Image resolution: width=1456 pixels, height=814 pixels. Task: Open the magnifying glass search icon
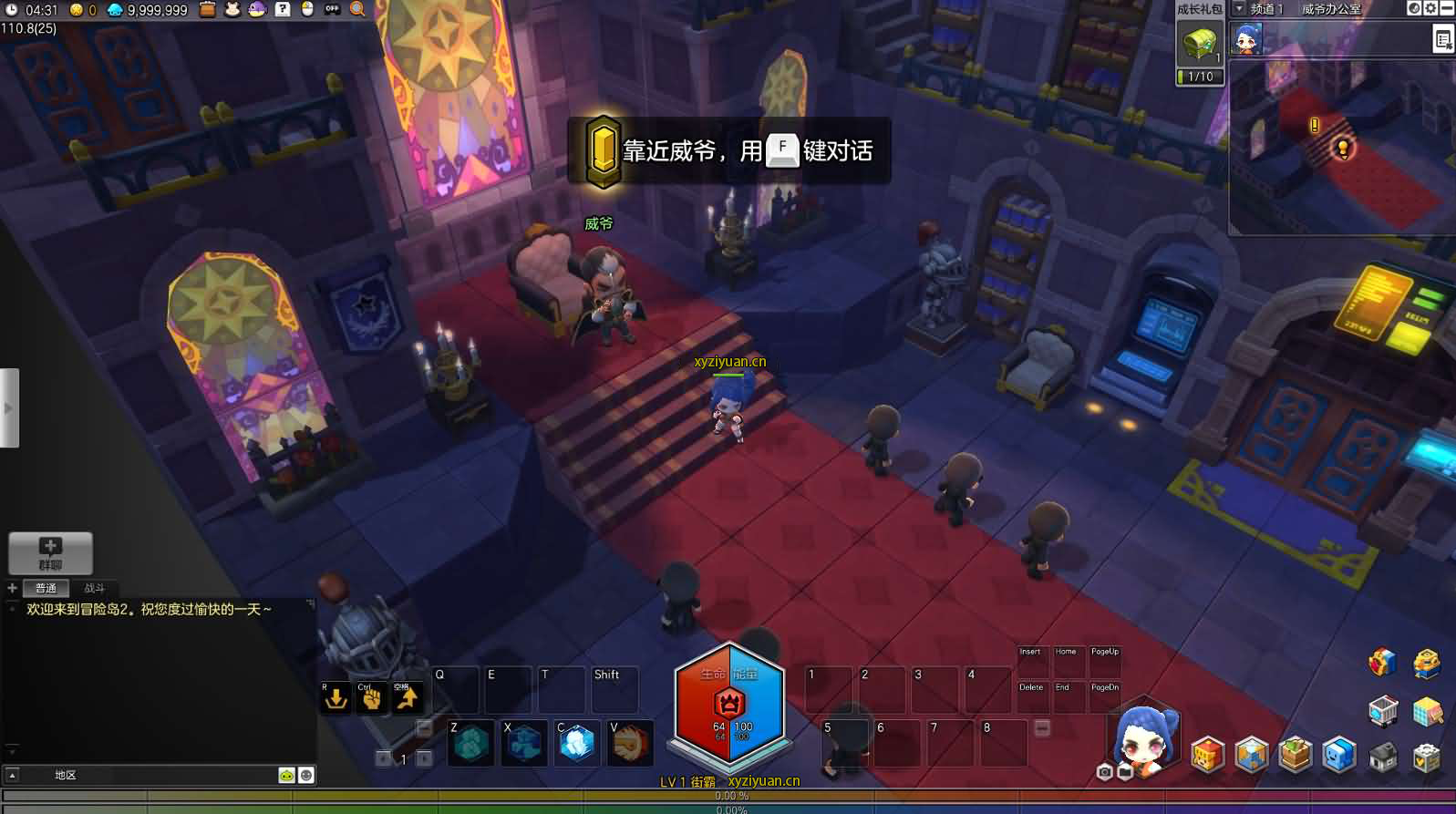(357, 9)
